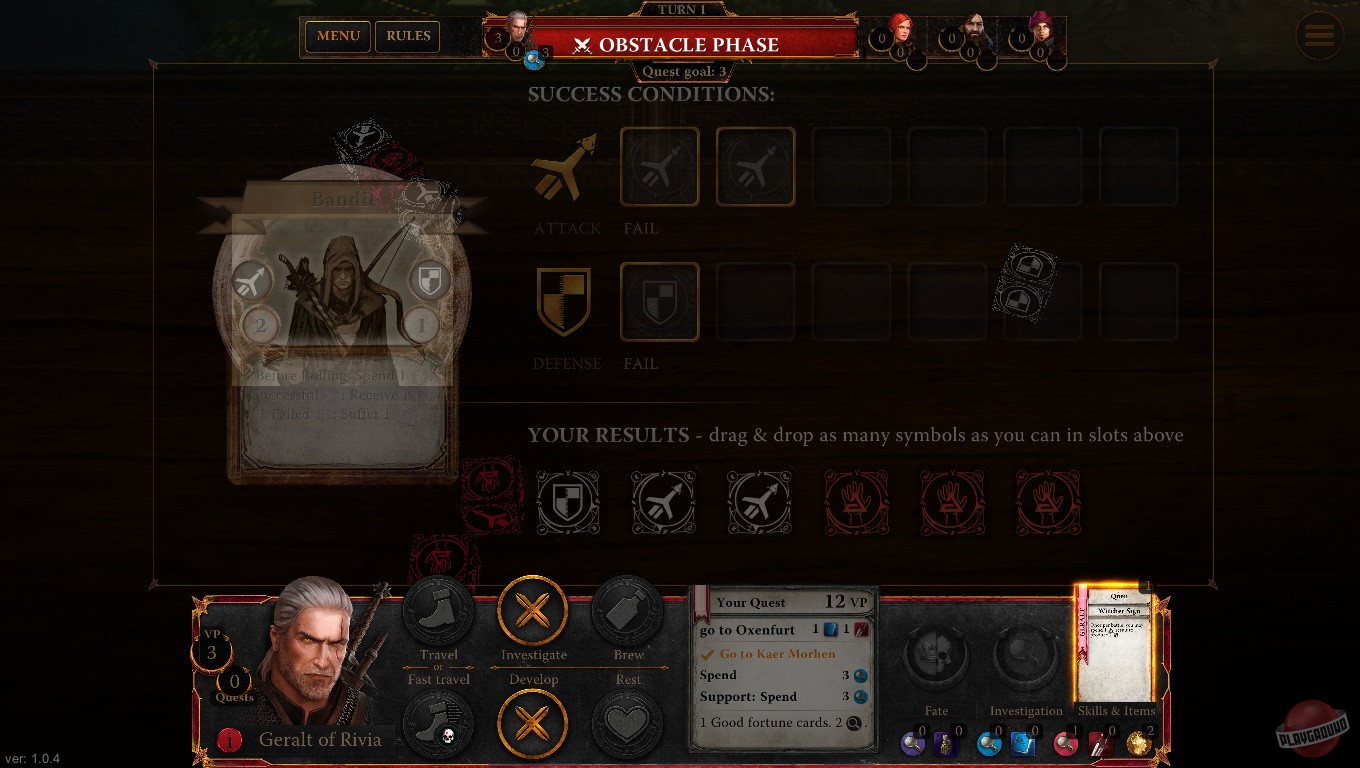Open the MENU

[x=337, y=36]
